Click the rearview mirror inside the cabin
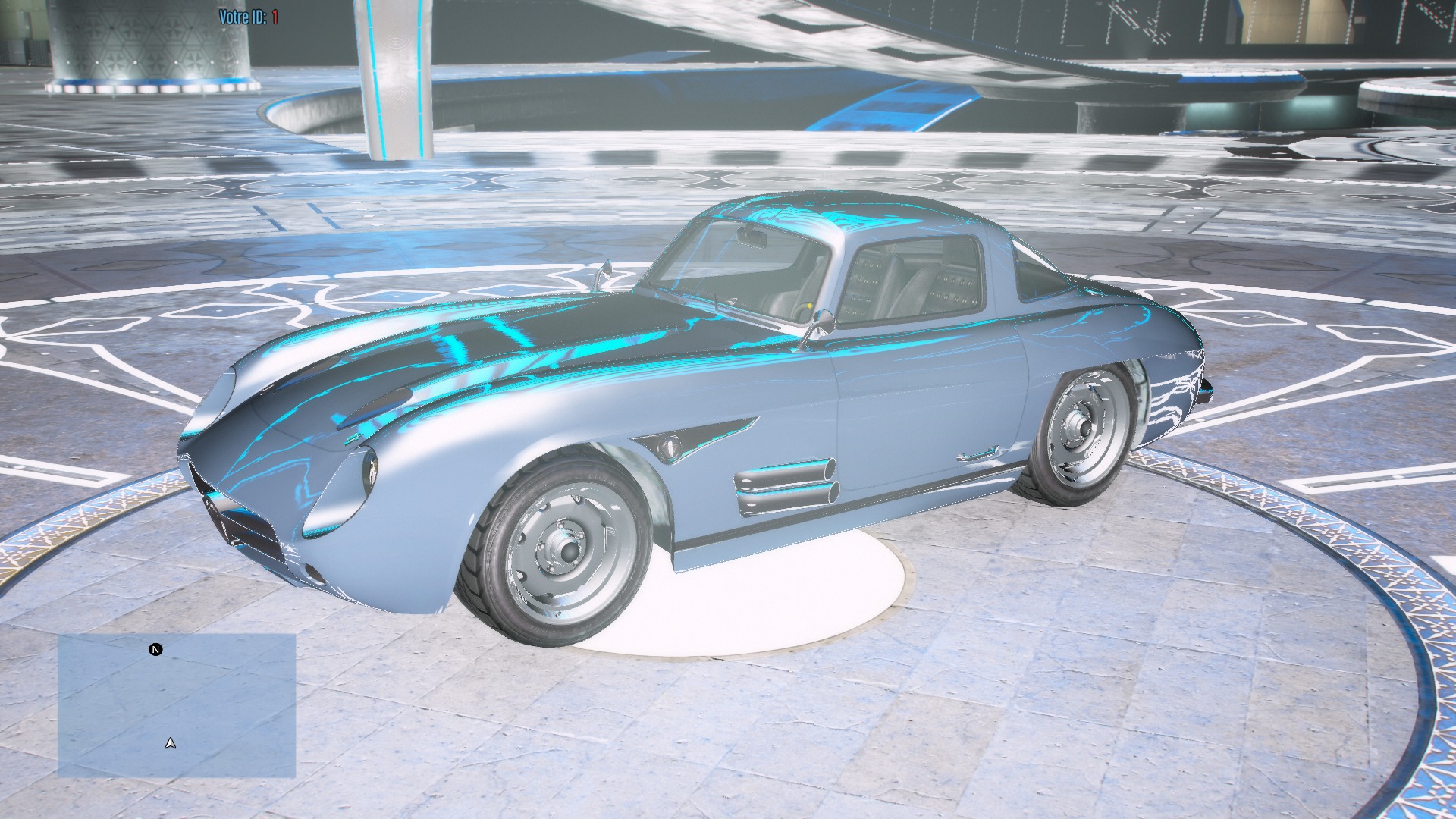Image resolution: width=1456 pixels, height=819 pixels. point(752,237)
